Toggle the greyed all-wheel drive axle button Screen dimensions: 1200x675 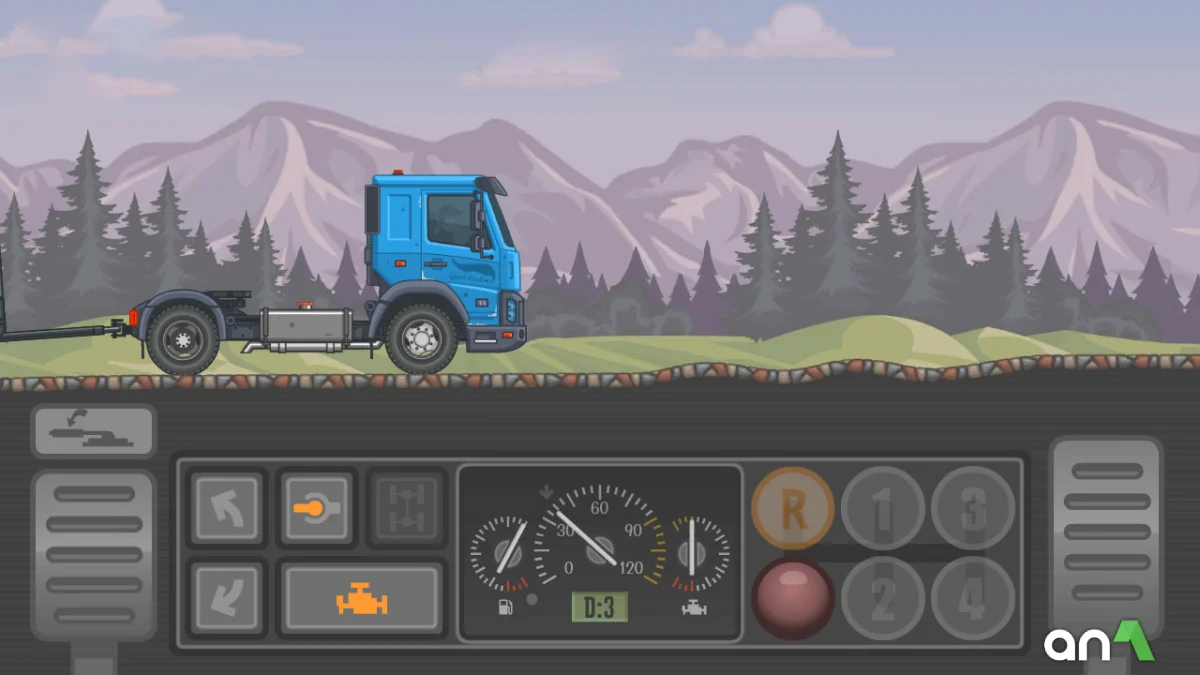(x=405, y=507)
